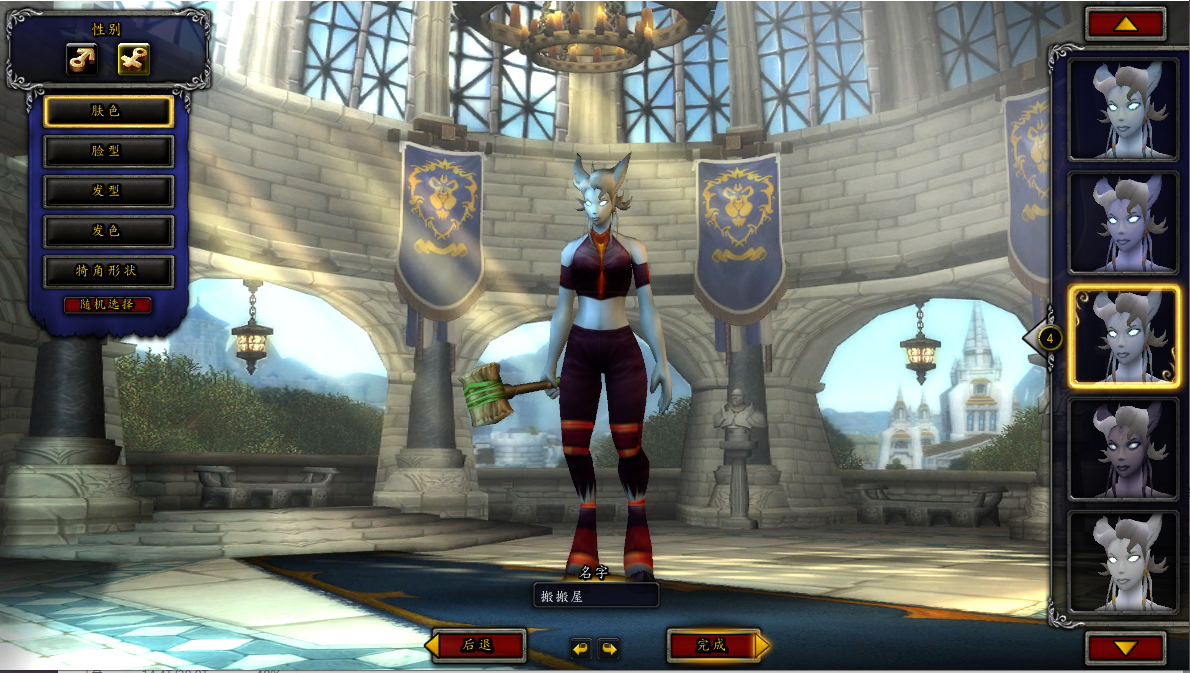Go back with the 后退 button

[x=477, y=645]
